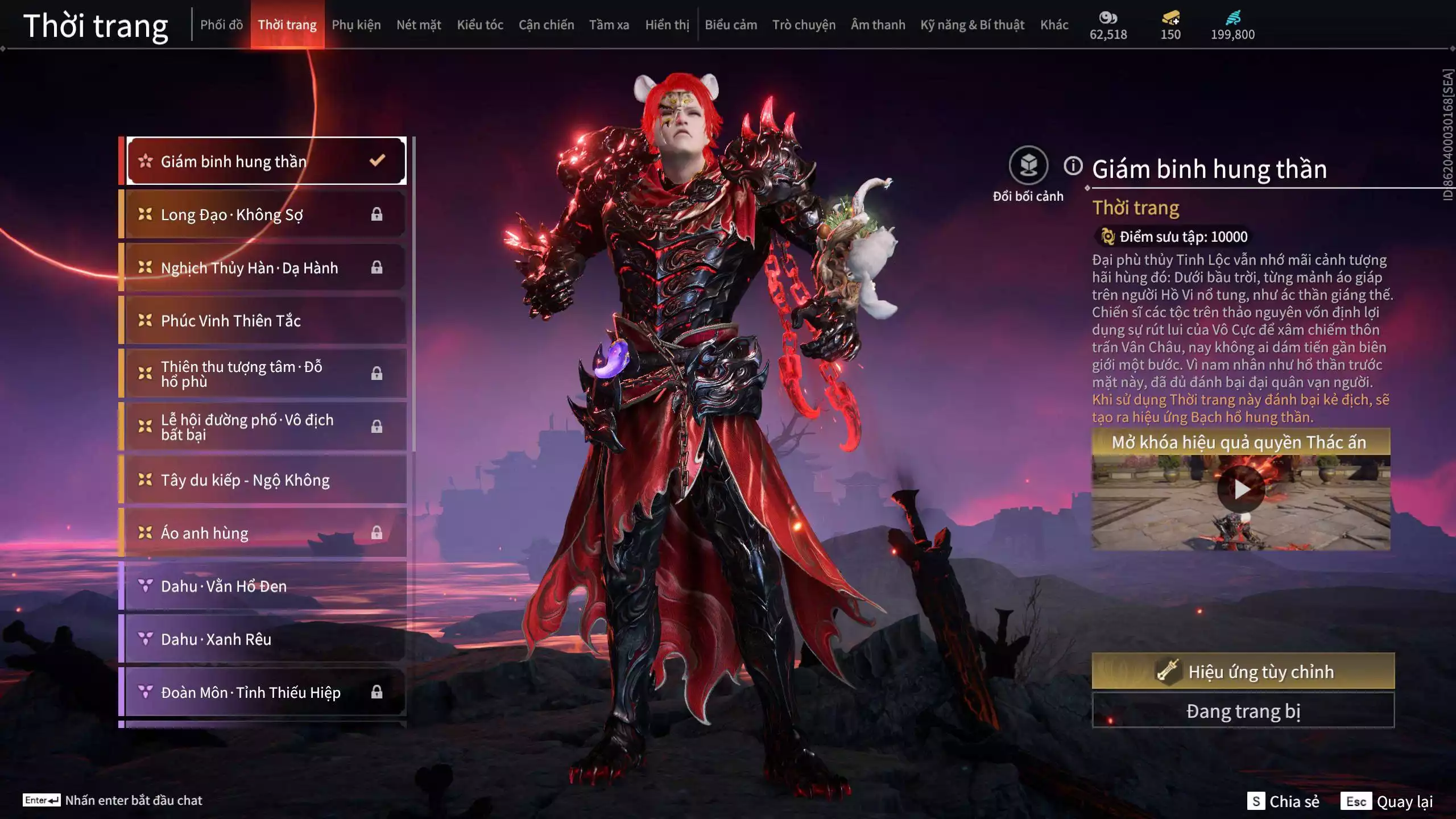Open the Biểu cảm tab
The width and height of the screenshot is (1456, 819).
pyautogui.click(x=731, y=25)
